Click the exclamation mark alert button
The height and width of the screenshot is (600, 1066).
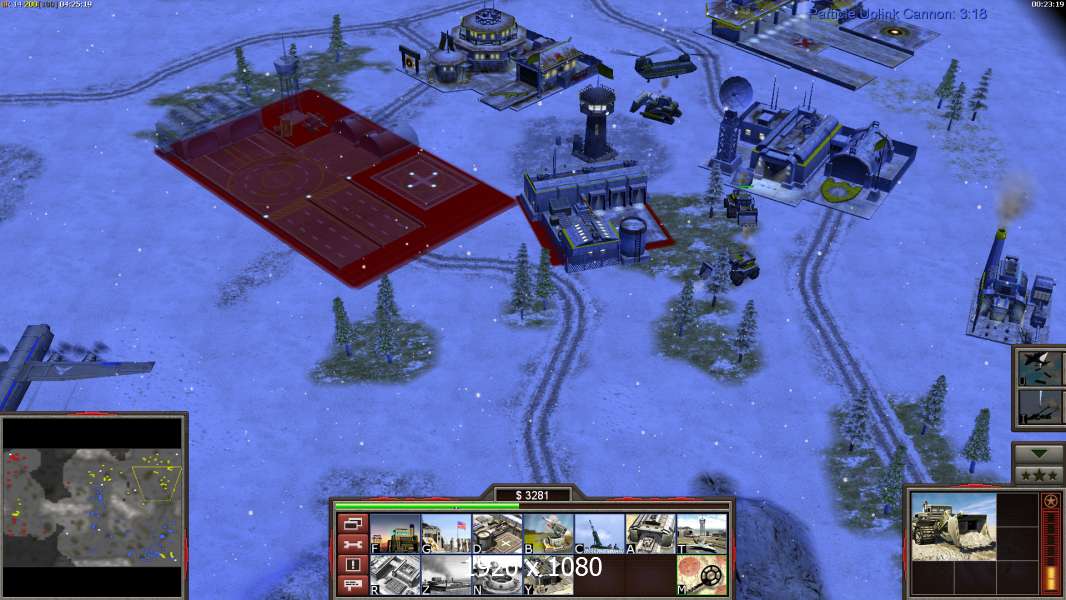[x=352, y=565]
